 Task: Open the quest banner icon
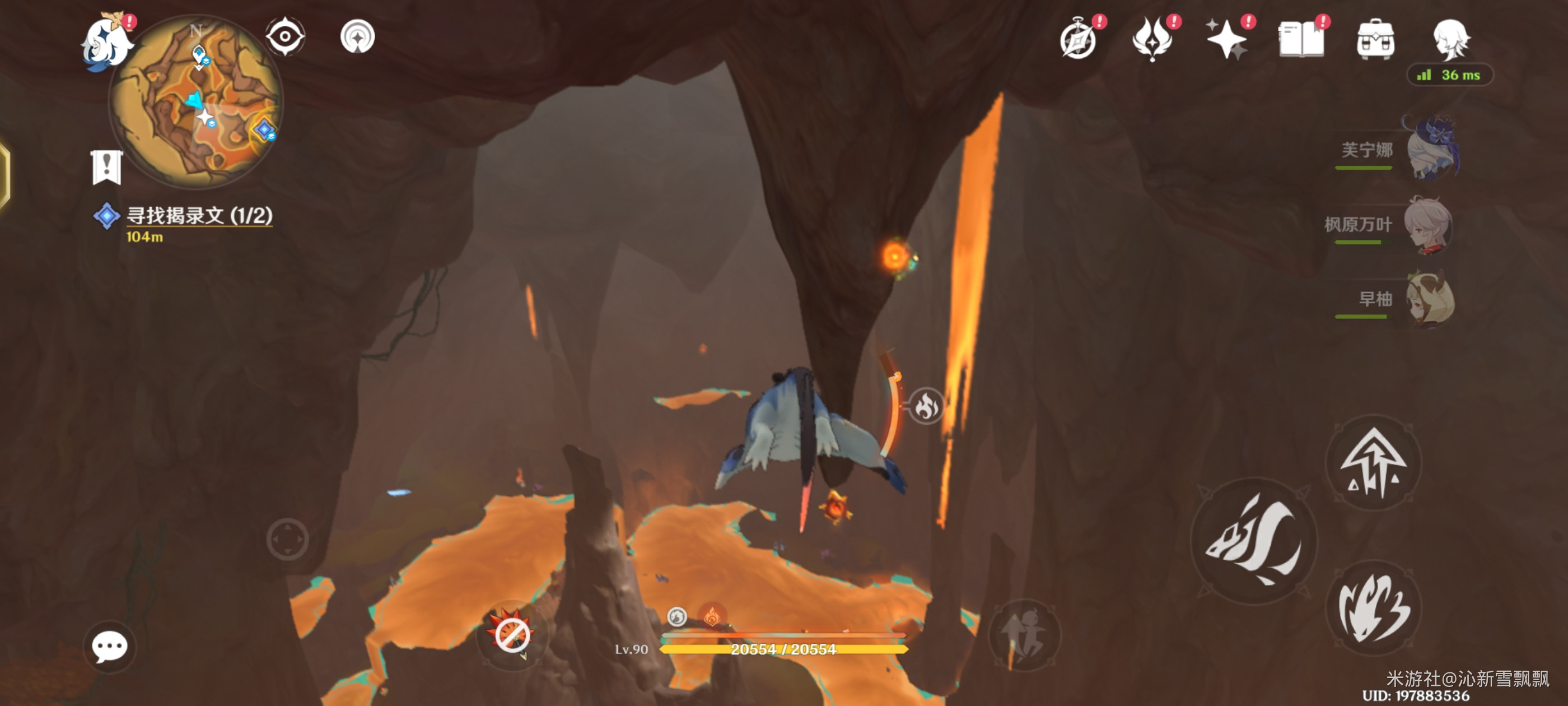pos(106,166)
